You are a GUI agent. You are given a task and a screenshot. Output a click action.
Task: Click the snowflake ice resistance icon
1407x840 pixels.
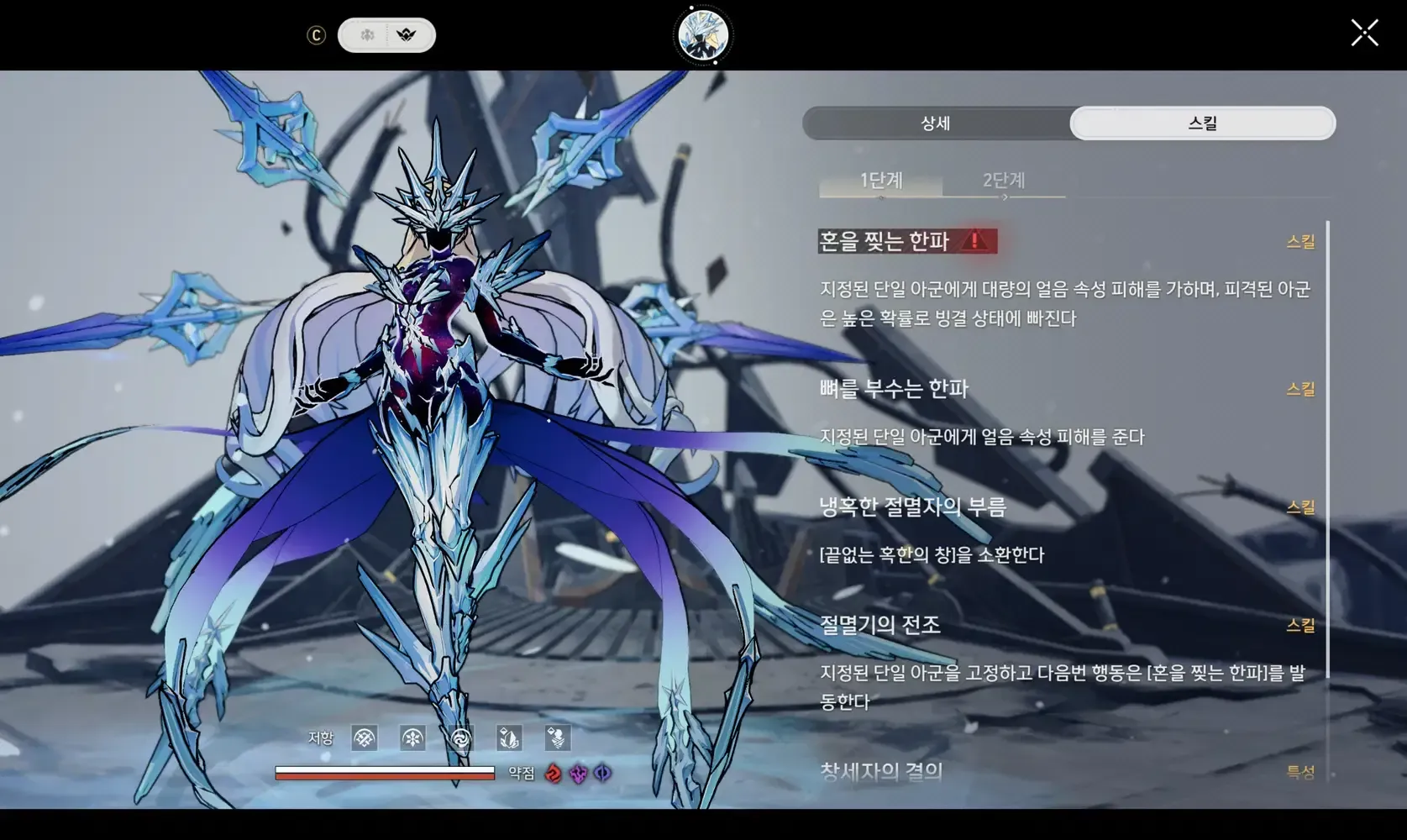(411, 738)
